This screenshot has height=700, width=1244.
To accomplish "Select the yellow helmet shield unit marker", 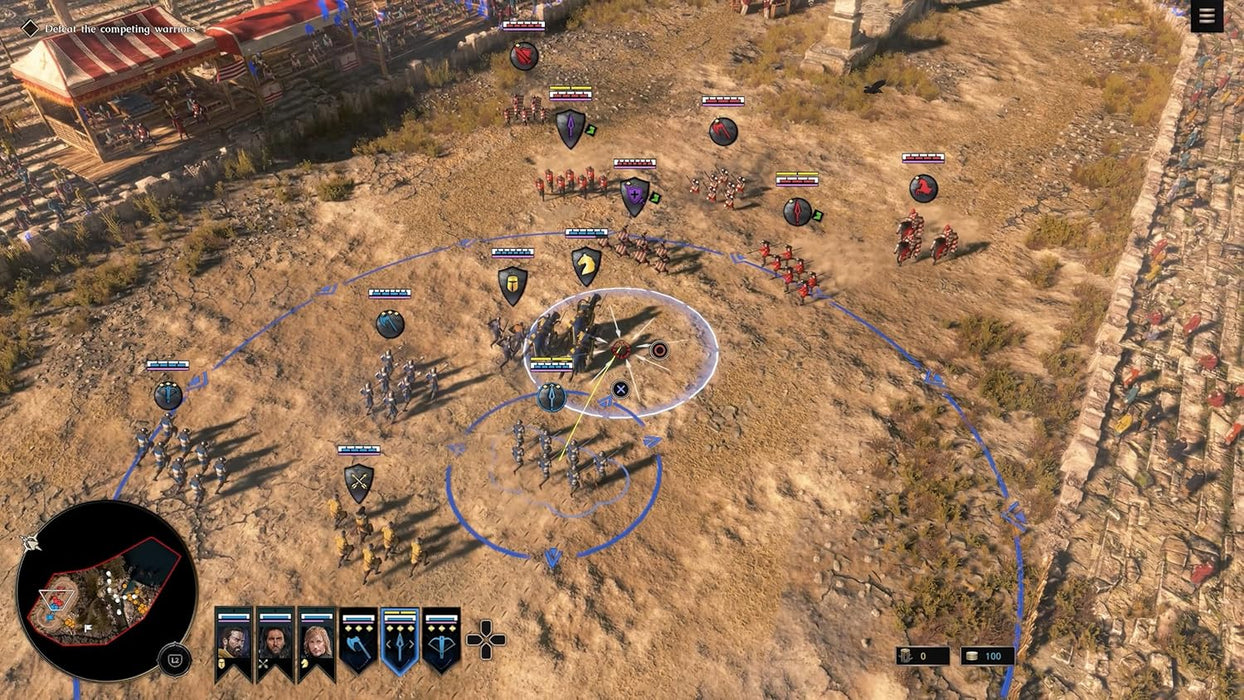I will (x=513, y=285).
